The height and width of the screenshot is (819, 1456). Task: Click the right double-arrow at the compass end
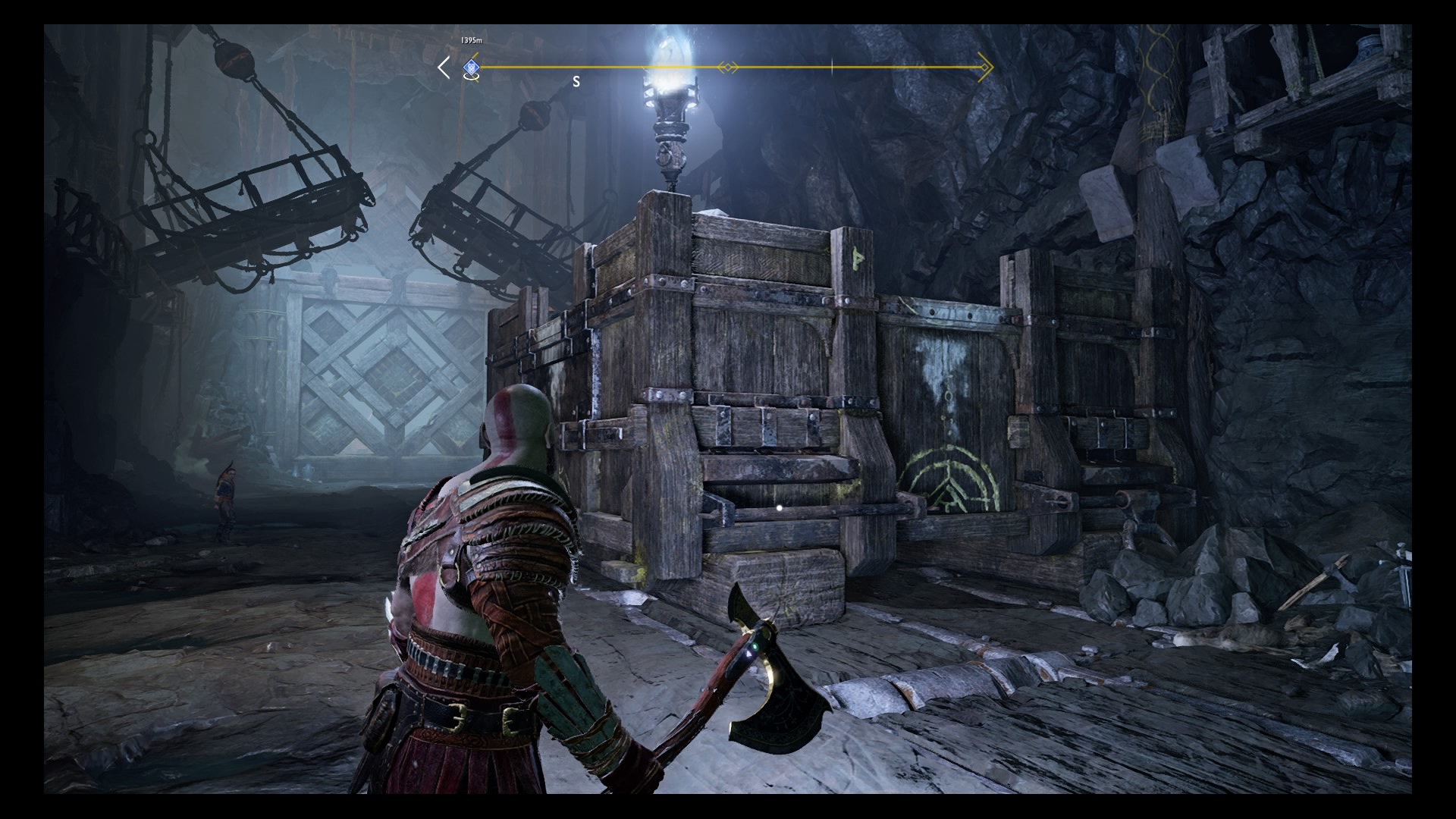click(984, 67)
